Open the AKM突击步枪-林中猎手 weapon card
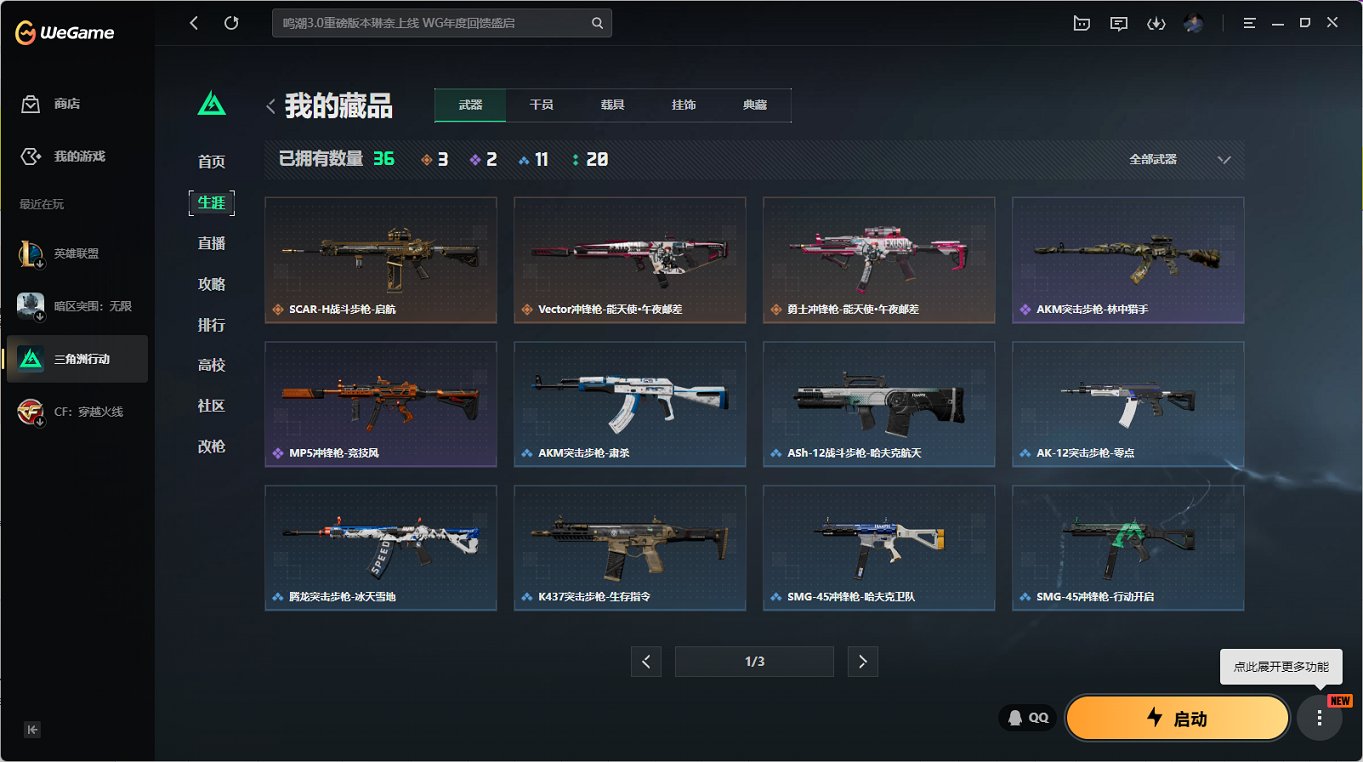 (x=1127, y=260)
